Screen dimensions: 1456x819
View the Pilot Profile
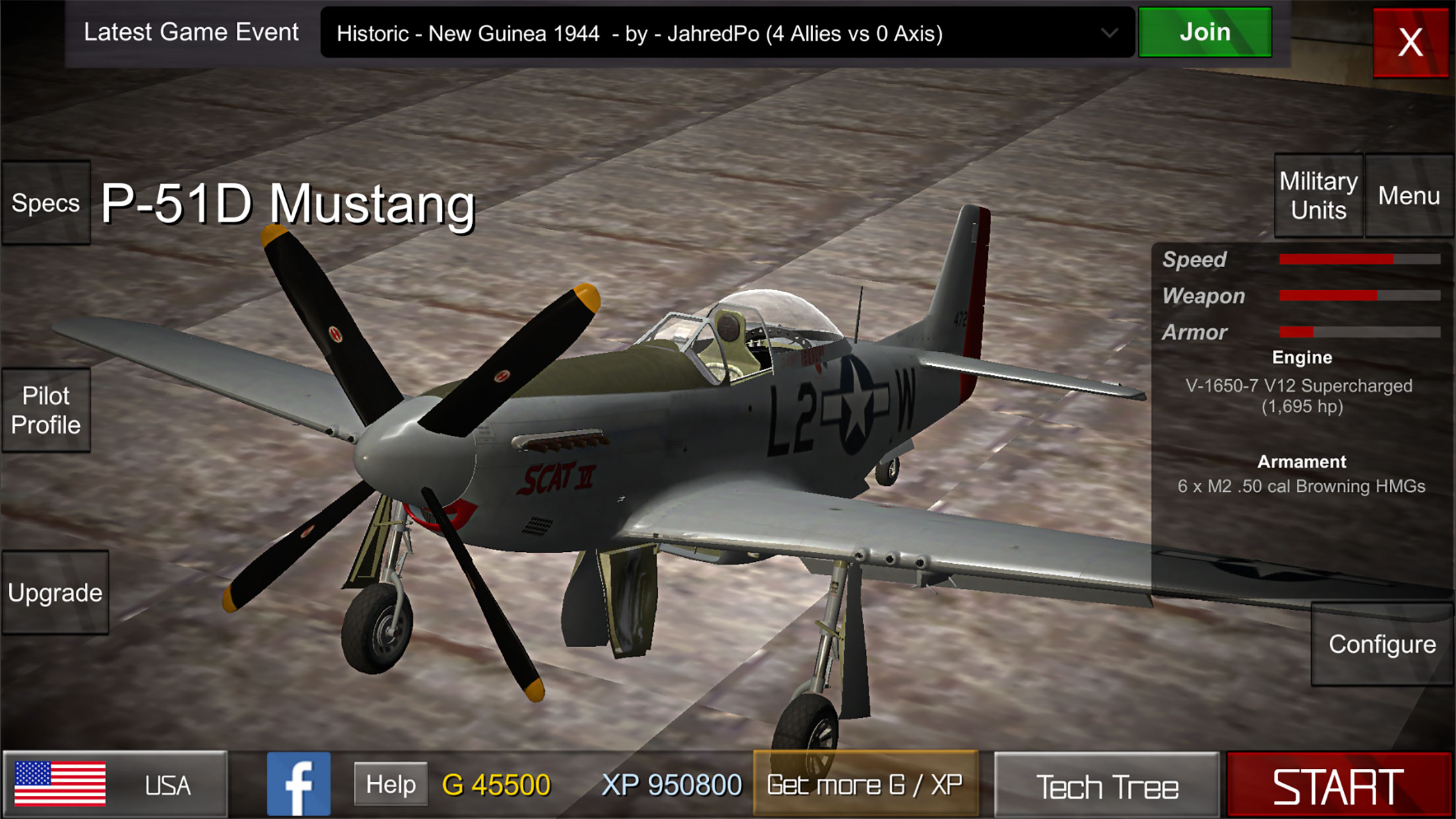point(45,410)
